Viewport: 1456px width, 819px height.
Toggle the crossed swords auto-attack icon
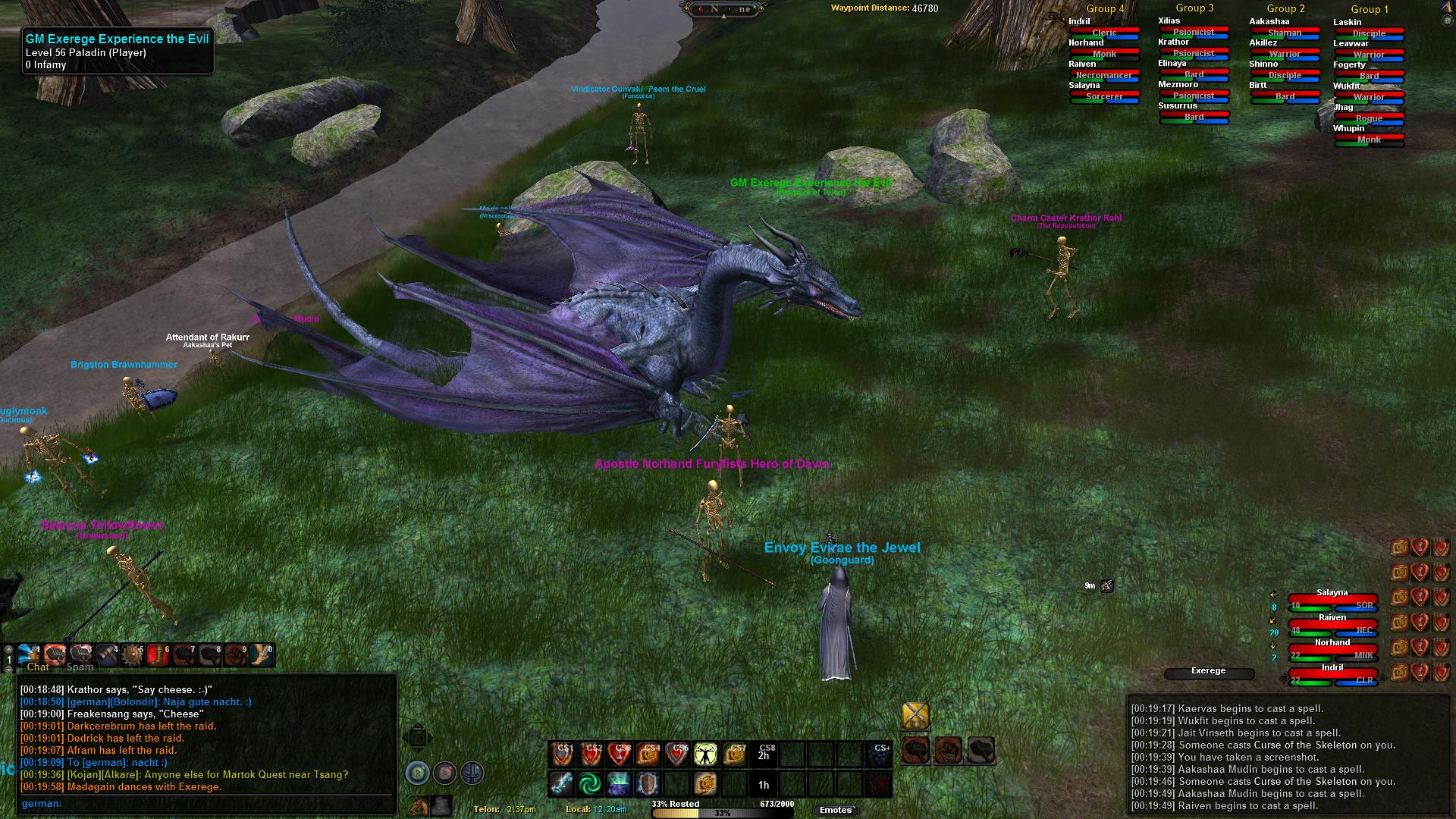click(915, 715)
